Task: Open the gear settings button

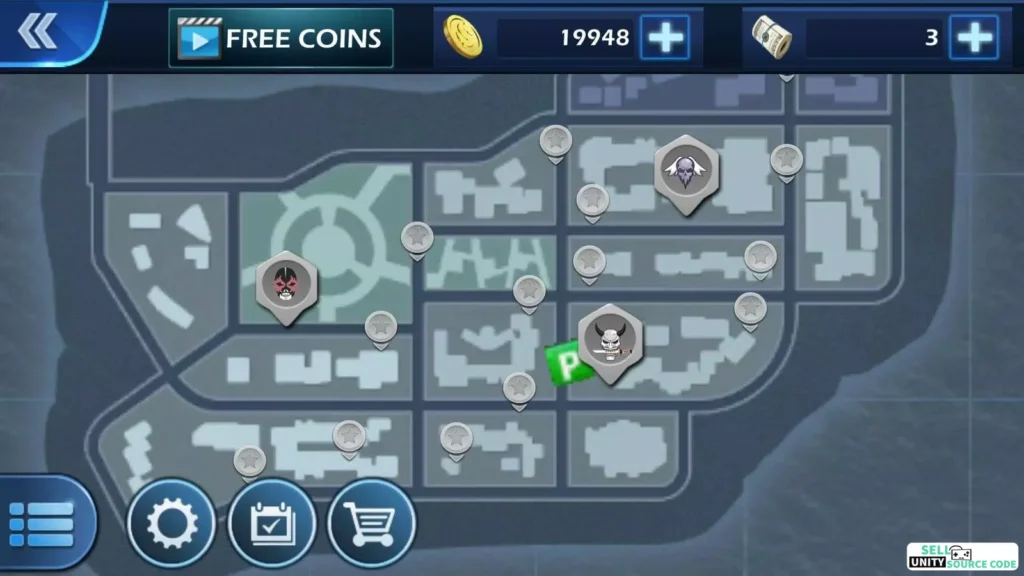Action: tap(170, 524)
